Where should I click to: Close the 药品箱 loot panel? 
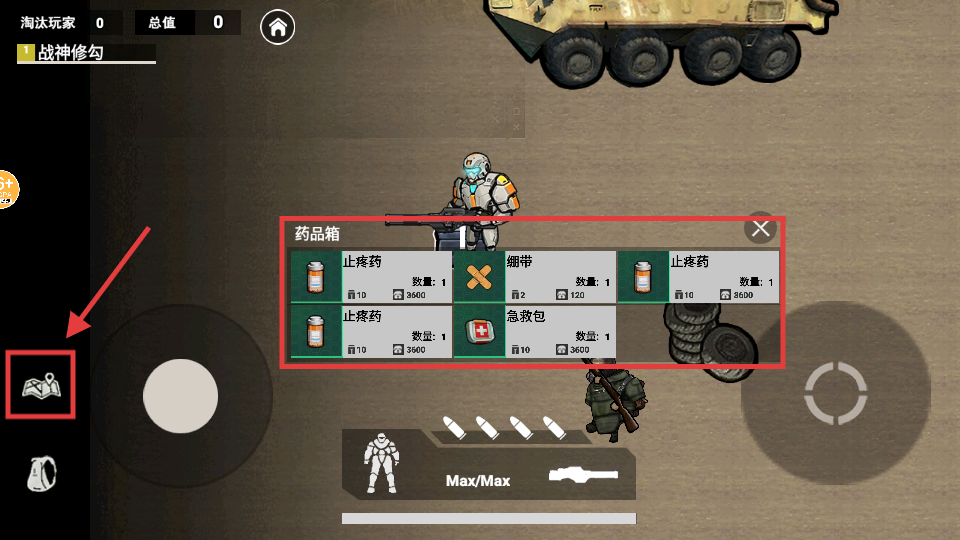click(x=761, y=229)
